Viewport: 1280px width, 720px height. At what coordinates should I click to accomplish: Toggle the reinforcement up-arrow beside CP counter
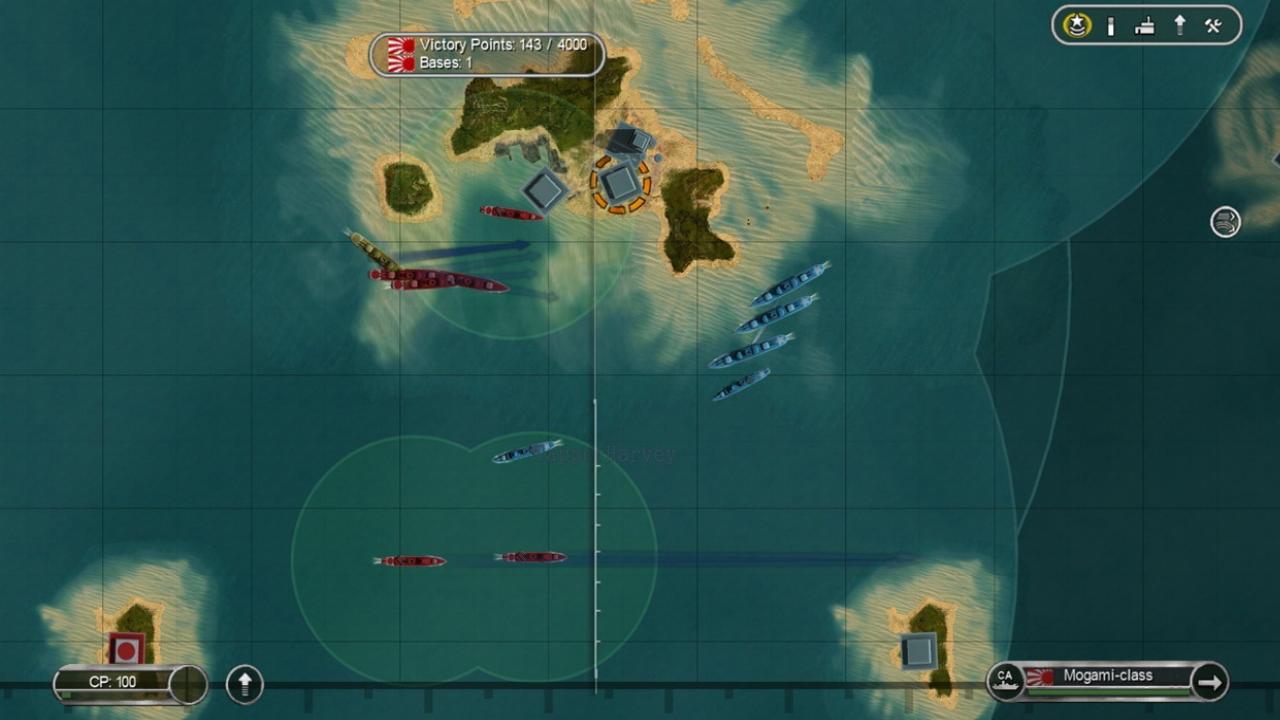pyautogui.click(x=243, y=685)
